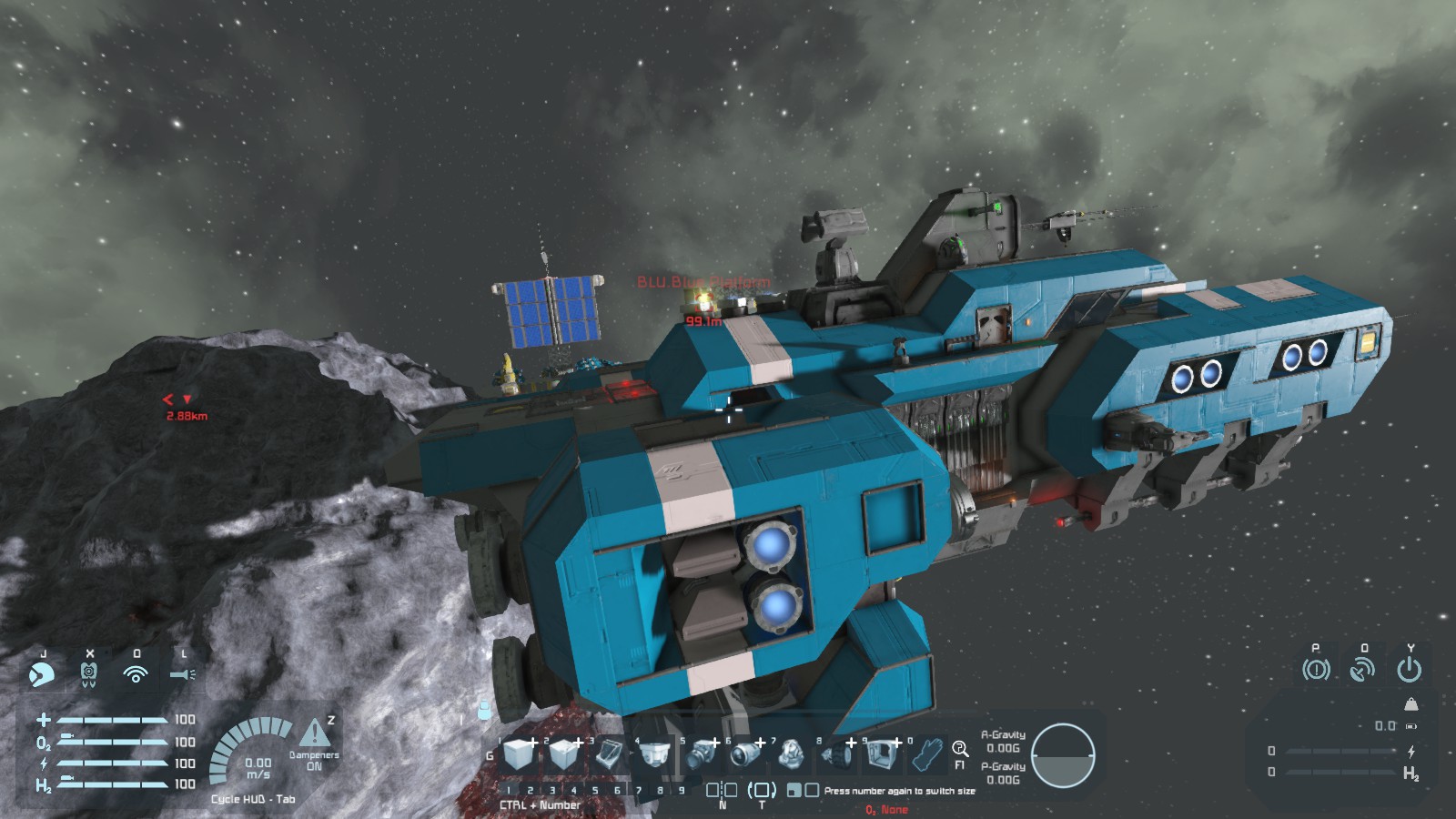
Task: Toggle the helmet icon
Action: 42,674
